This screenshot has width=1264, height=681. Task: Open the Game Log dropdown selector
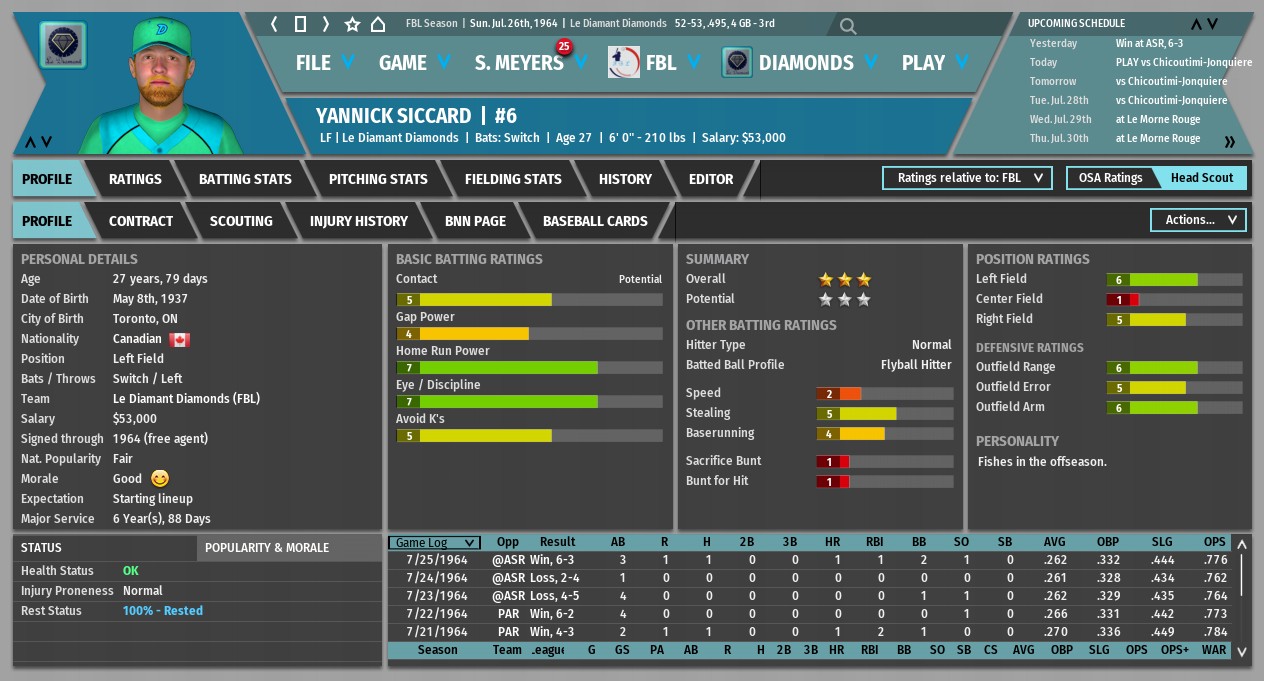point(434,543)
